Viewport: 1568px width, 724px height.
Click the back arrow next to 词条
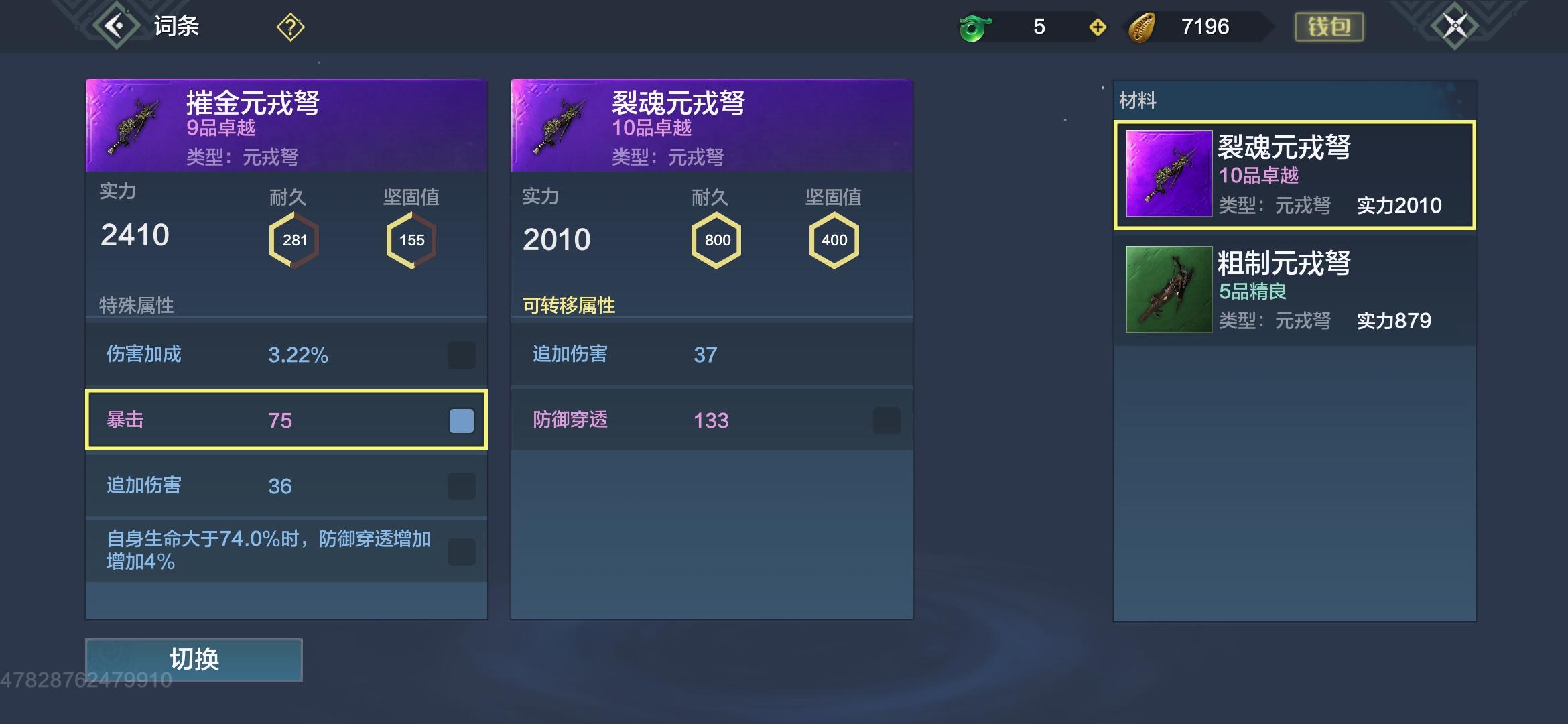tap(115, 26)
